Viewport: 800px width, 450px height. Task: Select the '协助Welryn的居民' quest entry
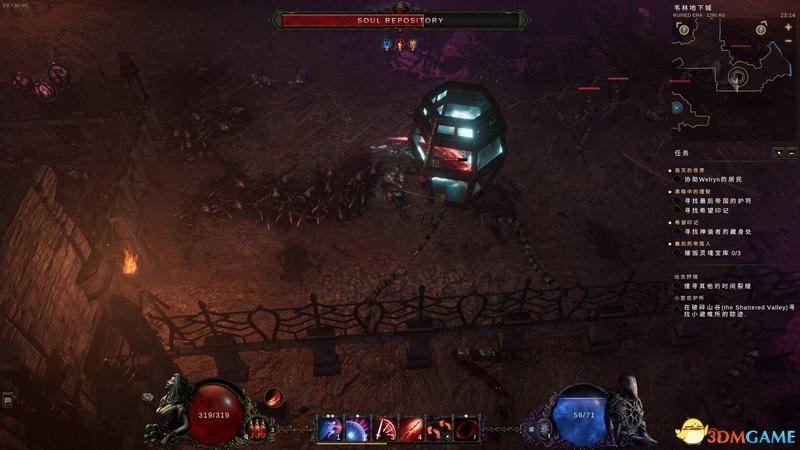[713, 179]
